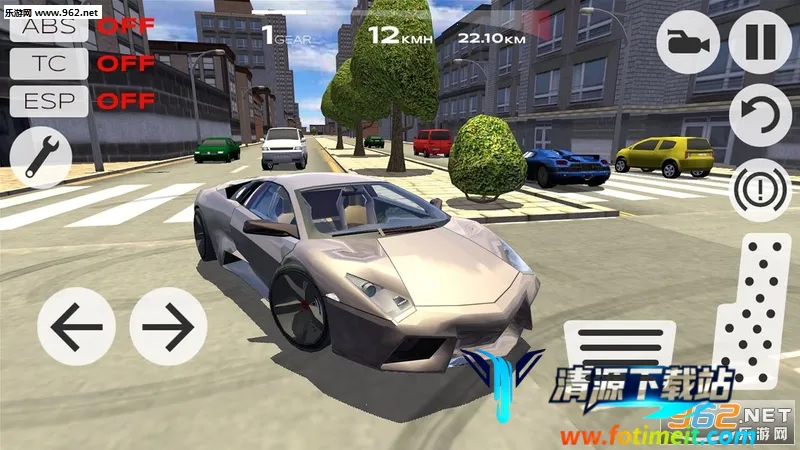
Task: Steer left with the left arrow
Action: pyautogui.click(x=76, y=326)
